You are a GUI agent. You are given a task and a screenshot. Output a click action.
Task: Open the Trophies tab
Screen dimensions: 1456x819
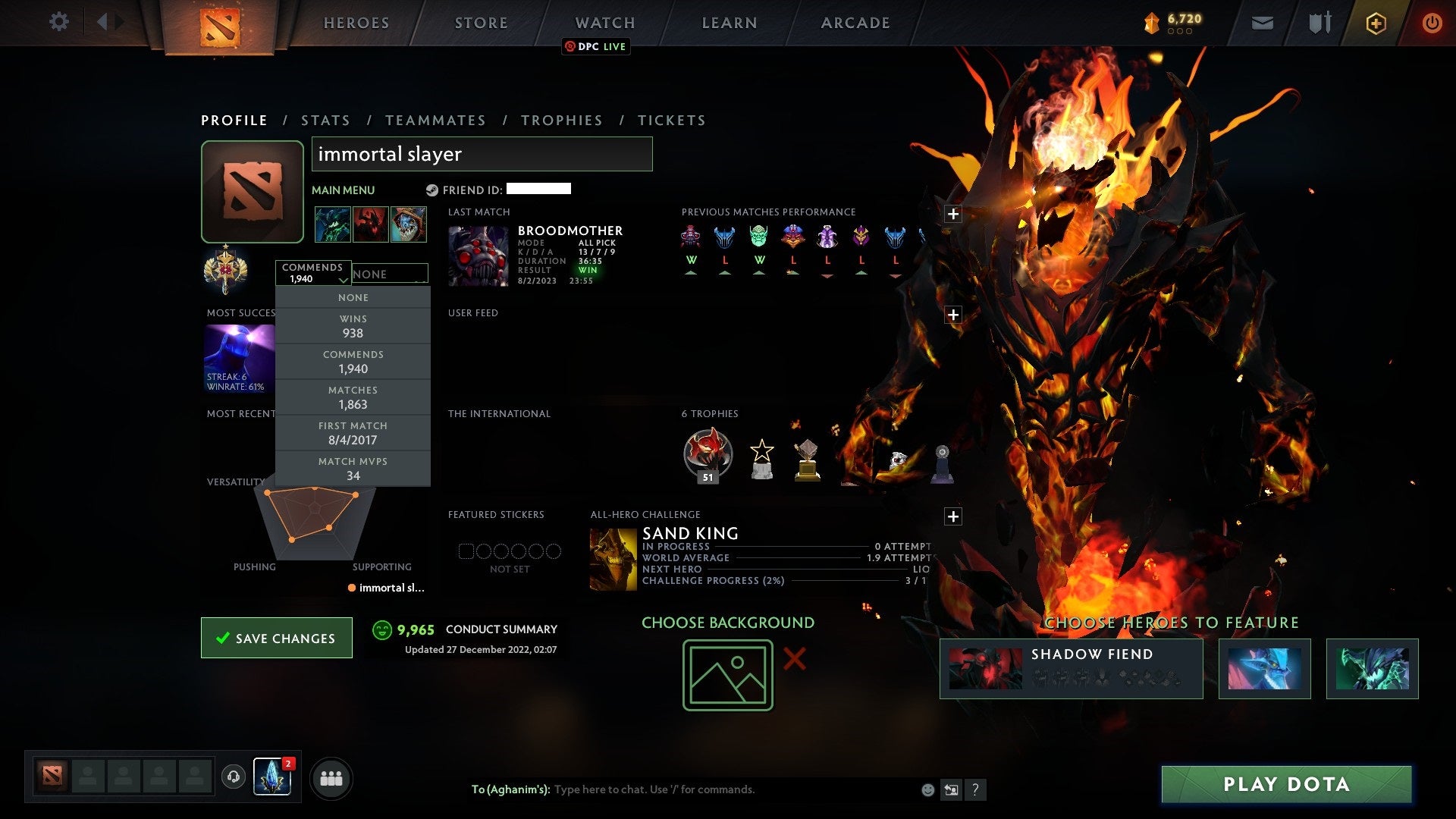(x=561, y=121)
